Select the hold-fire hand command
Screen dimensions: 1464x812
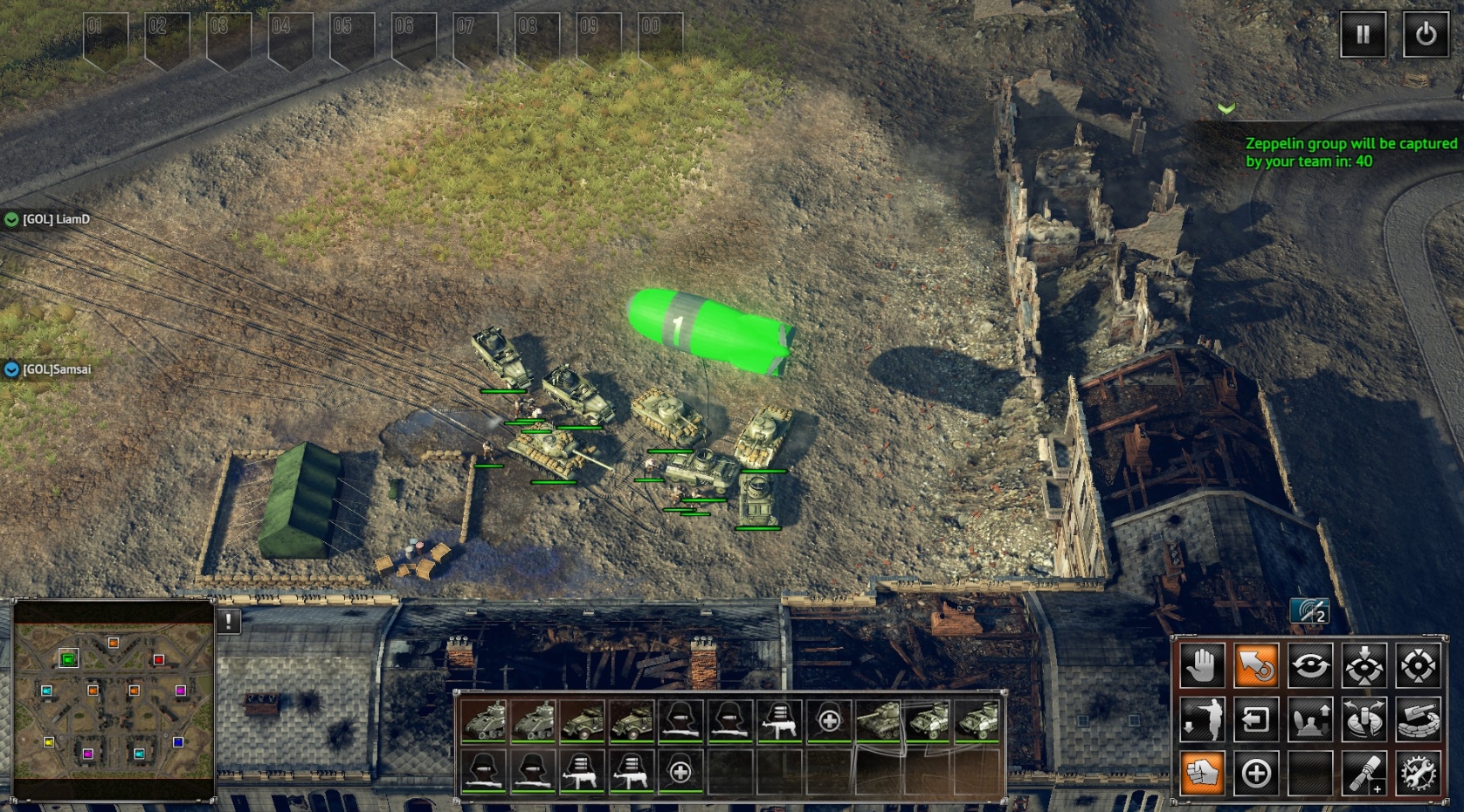[1202, 664]
